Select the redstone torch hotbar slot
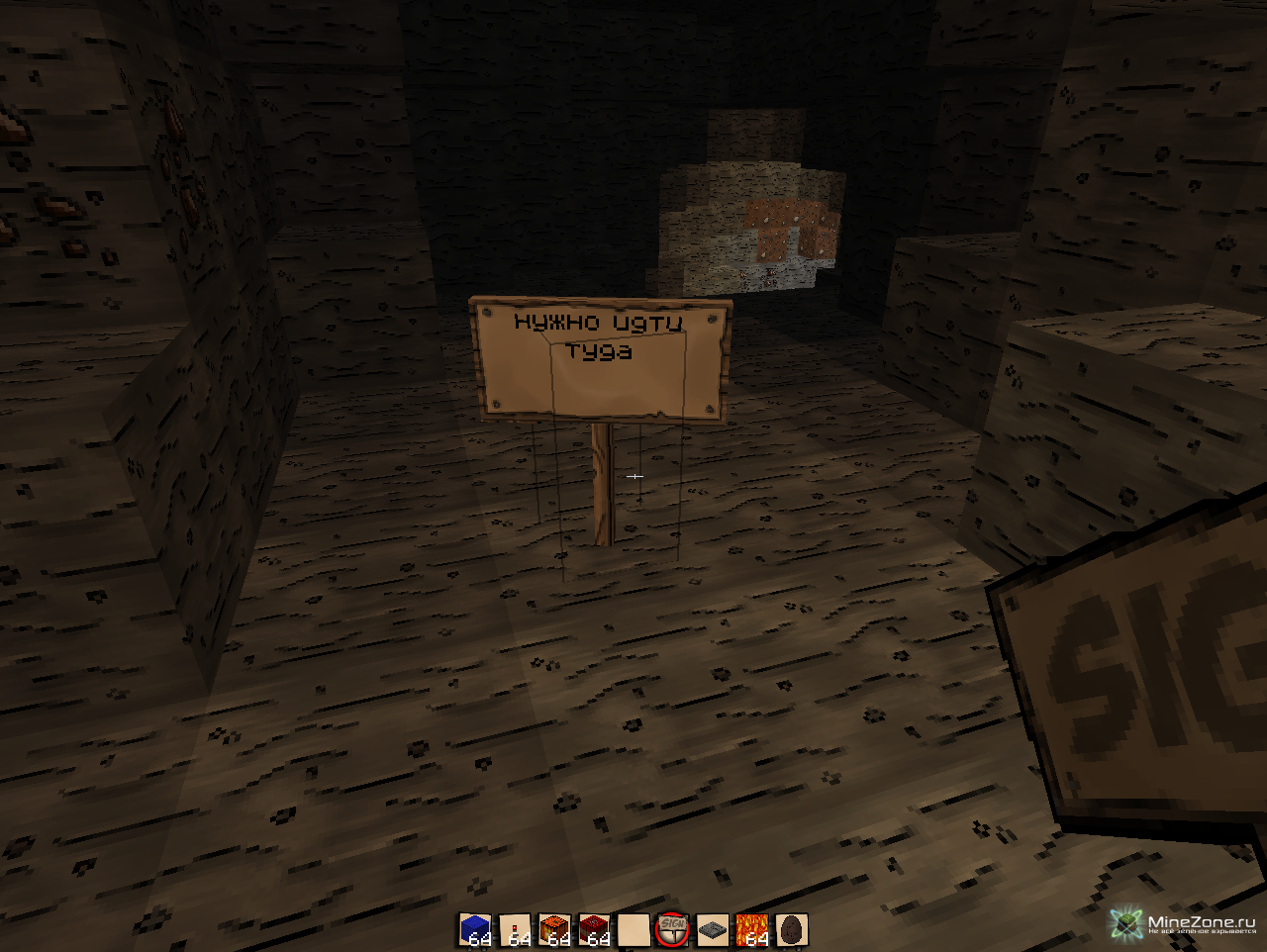Screen dimensions: 1267x952 click(x=515, y=930)
